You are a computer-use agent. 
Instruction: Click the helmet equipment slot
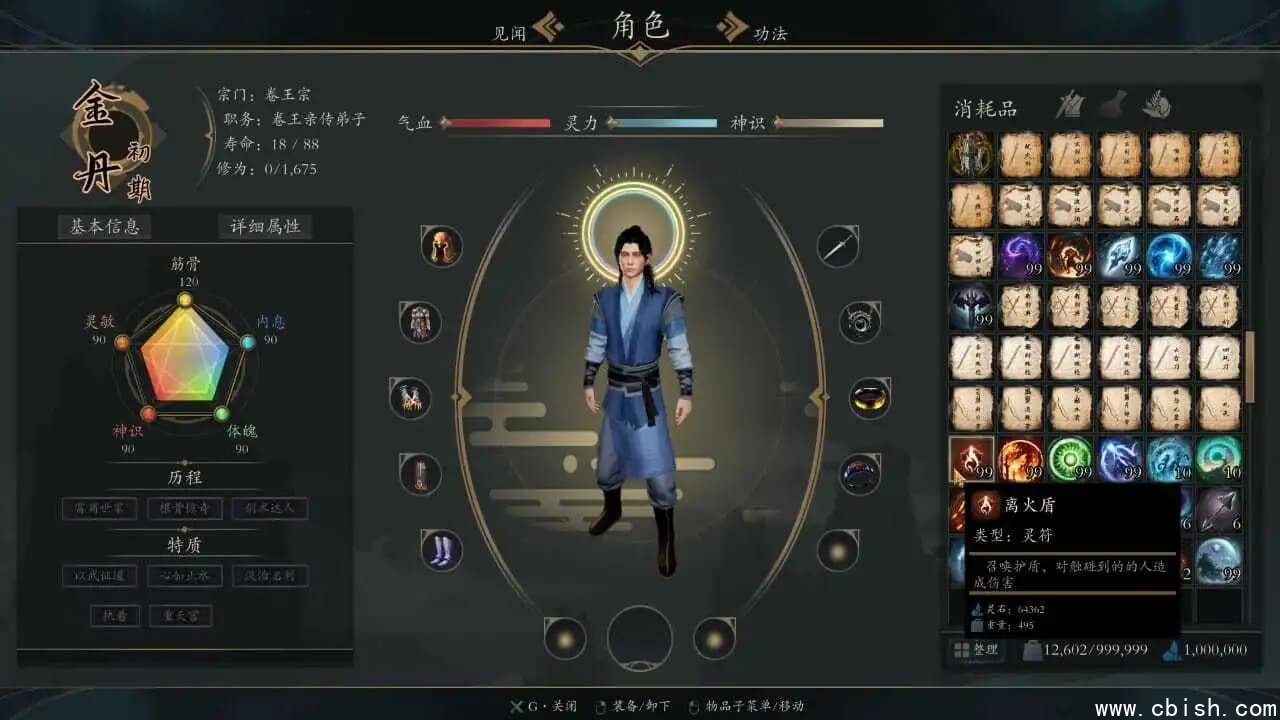[440, 248]
